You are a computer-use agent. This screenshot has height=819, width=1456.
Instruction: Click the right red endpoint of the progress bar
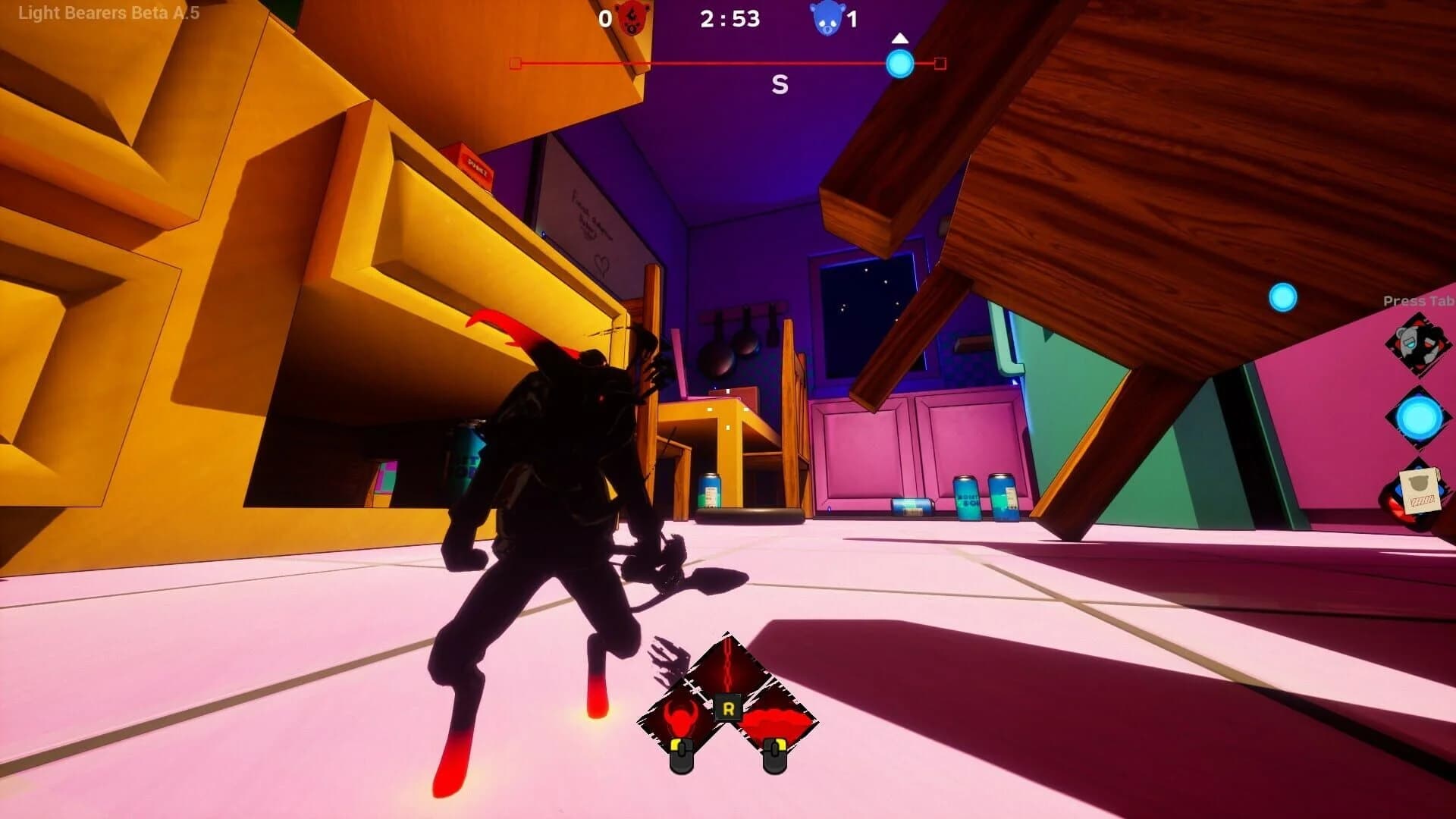(x=940, y=64)
